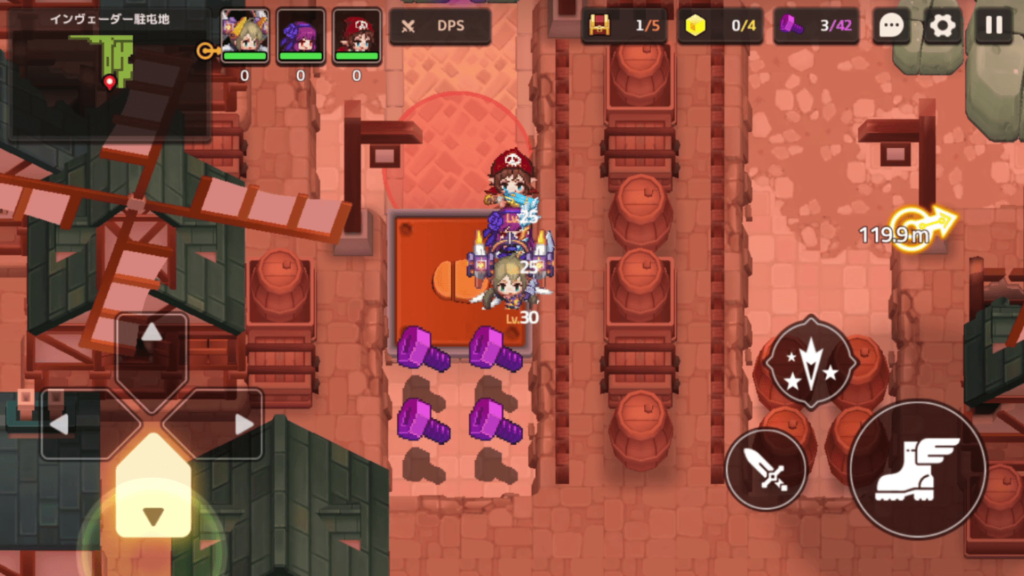1024x576 pixels.
Task: Select the purple-haired hero portrait
Action: coord(301,37)
